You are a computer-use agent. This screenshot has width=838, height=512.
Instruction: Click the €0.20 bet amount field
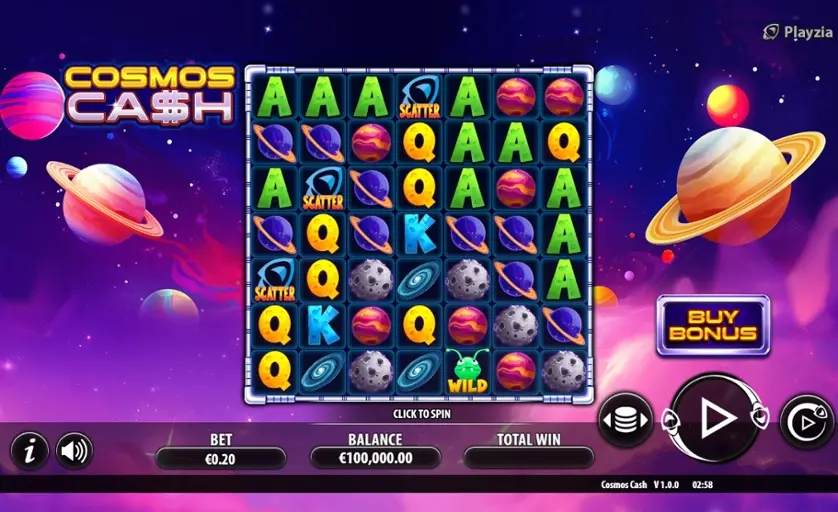[x=221, y=458]
